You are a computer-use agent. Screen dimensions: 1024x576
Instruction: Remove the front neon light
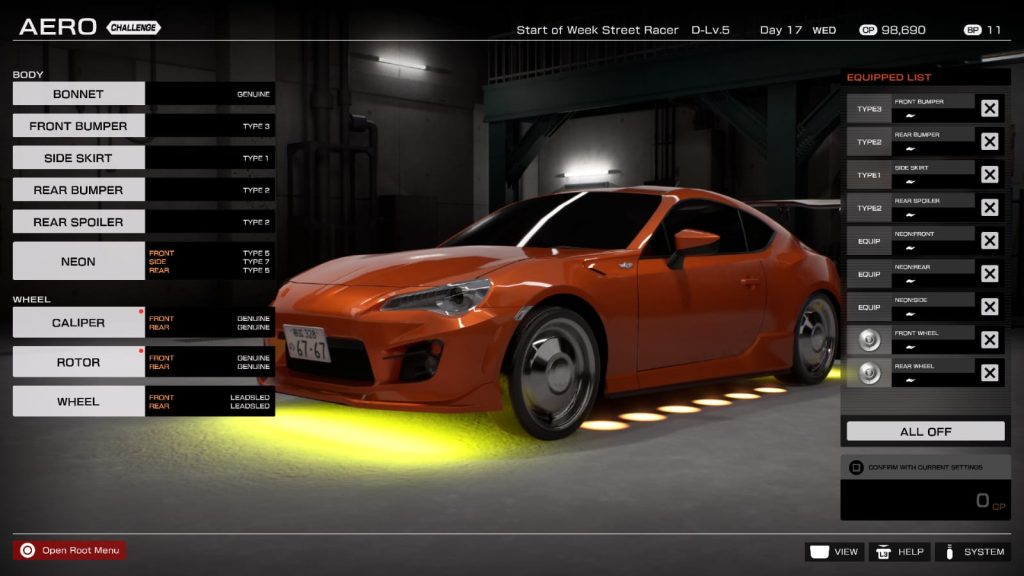pos(989,240)
